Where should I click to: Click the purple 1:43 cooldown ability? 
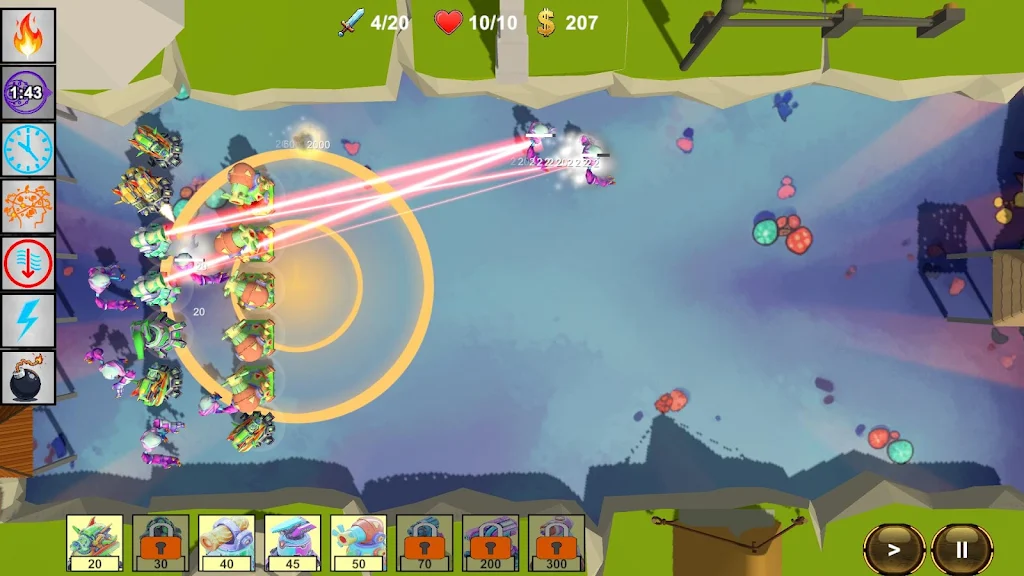[x=28, y=92]
